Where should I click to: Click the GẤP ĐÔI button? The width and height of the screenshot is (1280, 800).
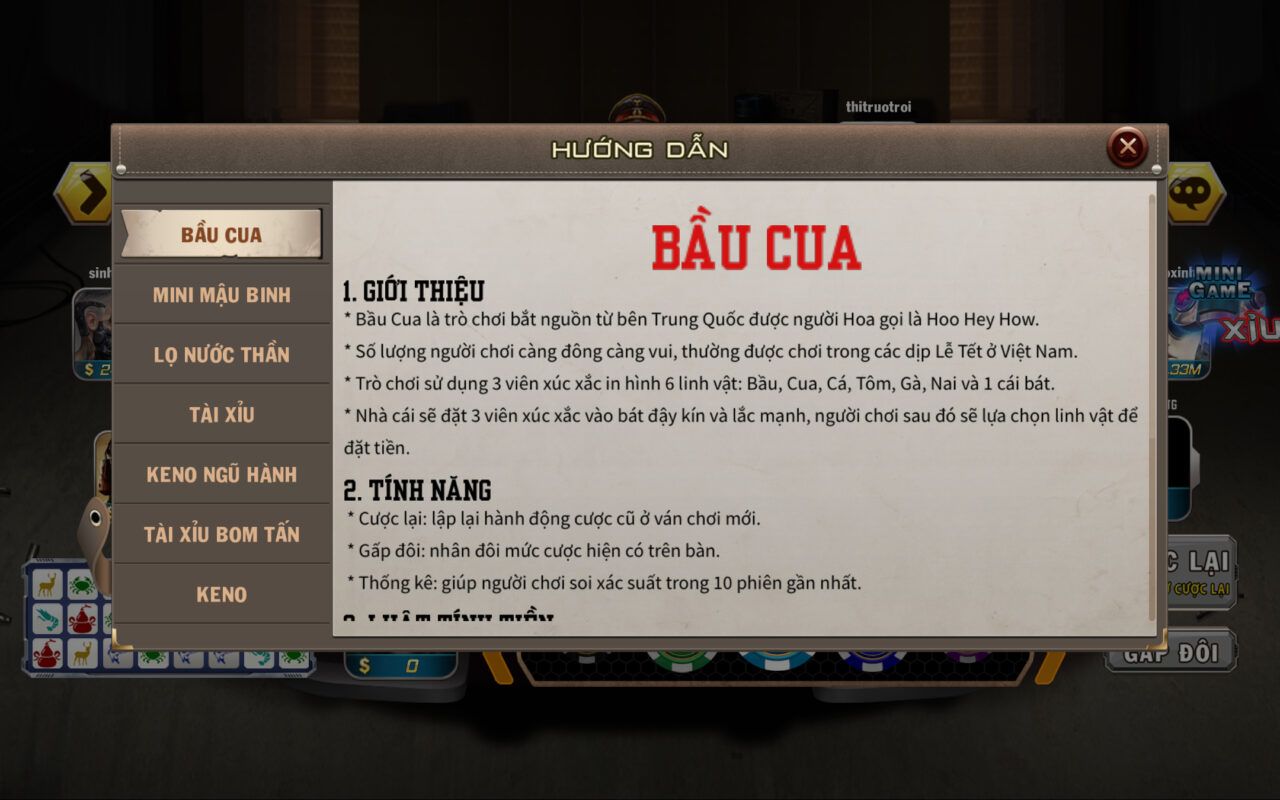1170,653
